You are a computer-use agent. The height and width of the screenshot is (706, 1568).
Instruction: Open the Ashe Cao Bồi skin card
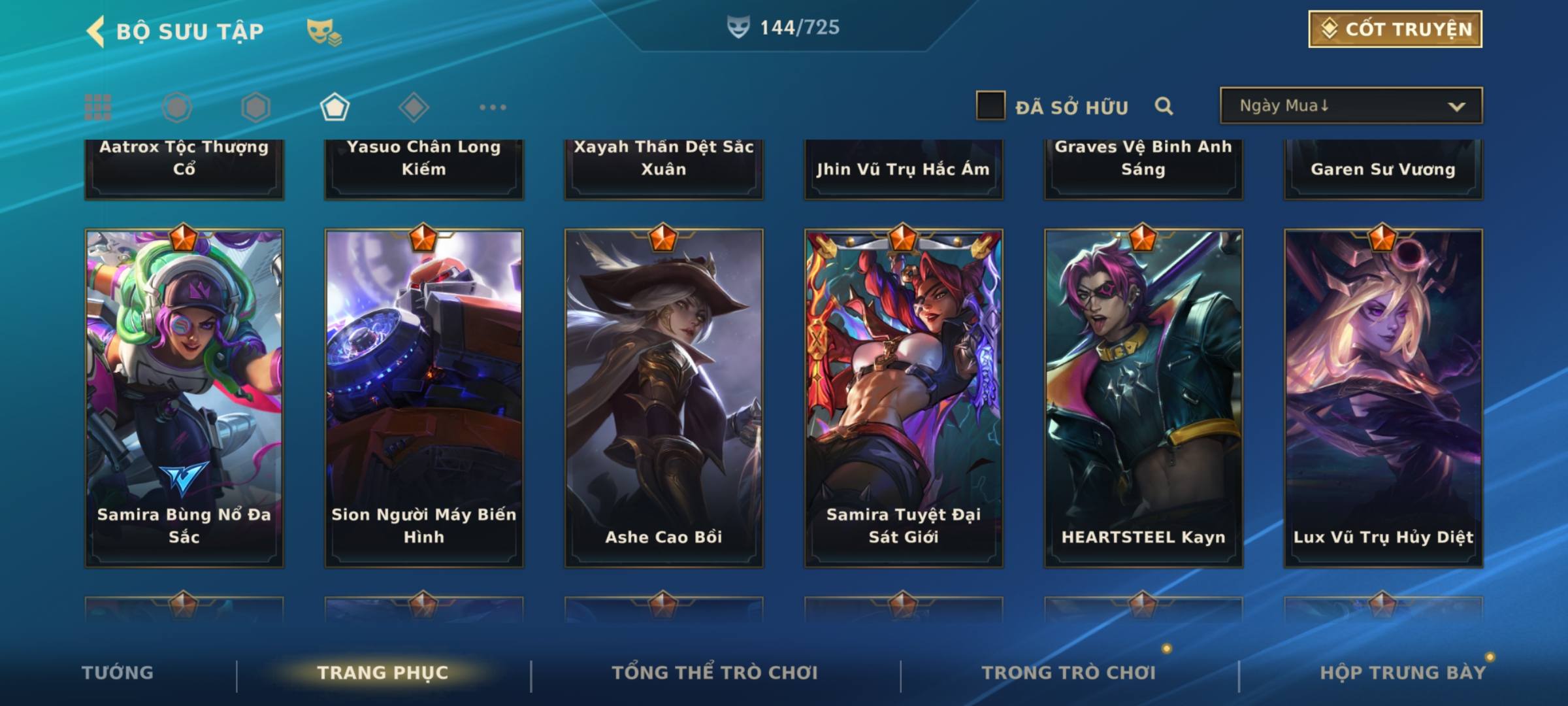click(x=664, y=397)
